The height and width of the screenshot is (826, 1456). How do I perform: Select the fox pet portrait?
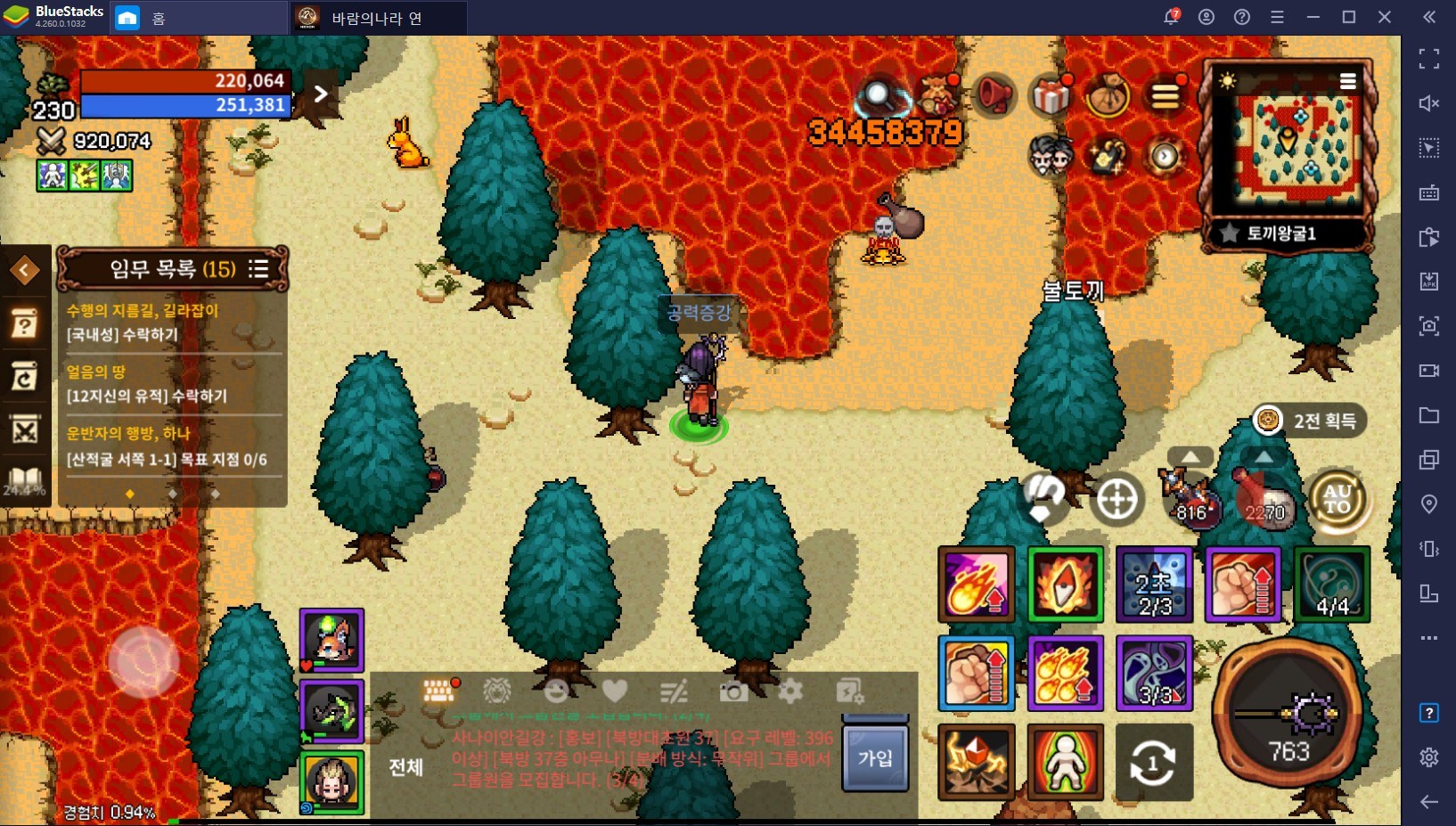coord(331,640)
